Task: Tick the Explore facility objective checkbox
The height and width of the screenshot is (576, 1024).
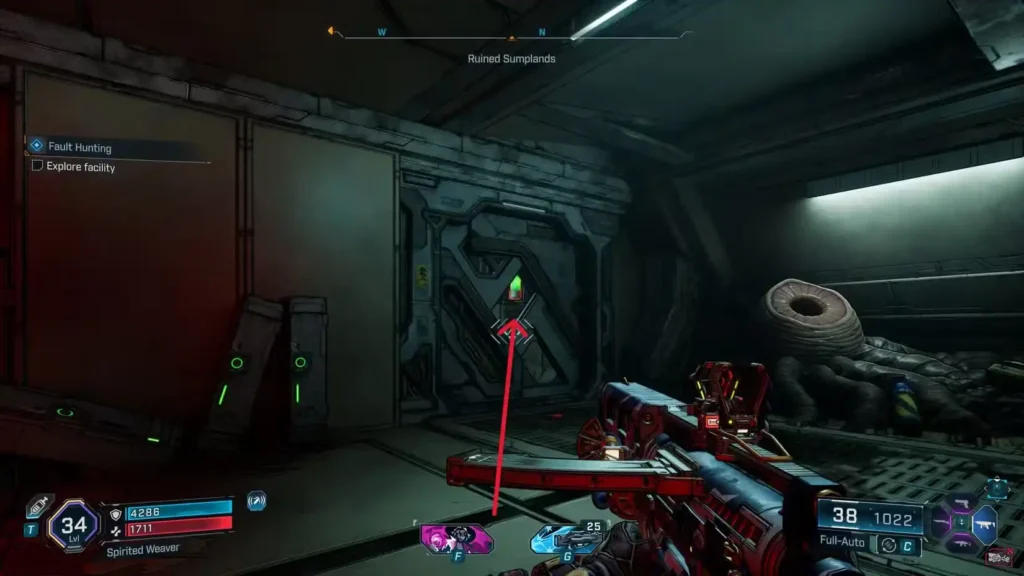Action: coord(38,166)
